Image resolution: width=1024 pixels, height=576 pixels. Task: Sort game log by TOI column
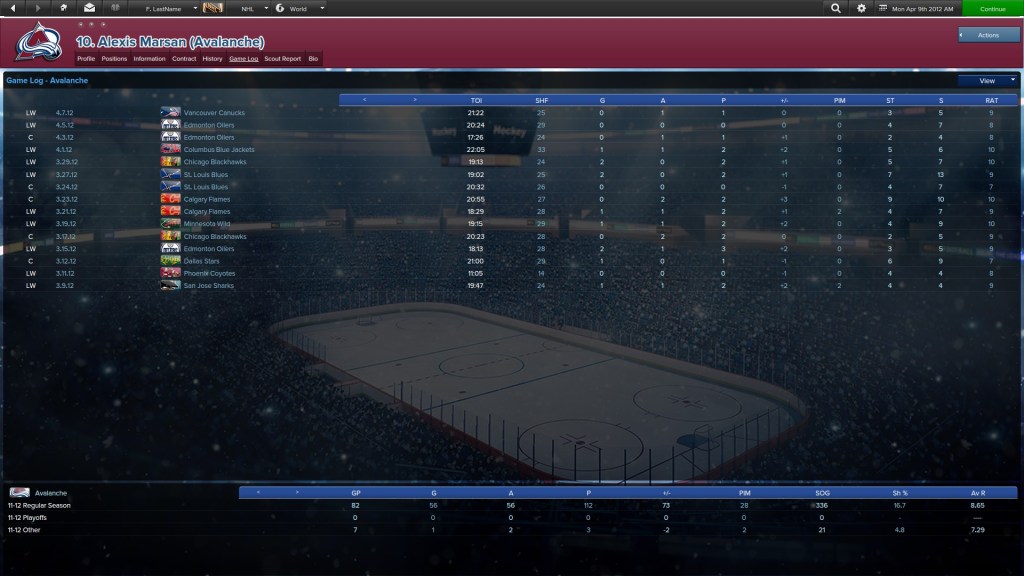(x=476, y=100)
